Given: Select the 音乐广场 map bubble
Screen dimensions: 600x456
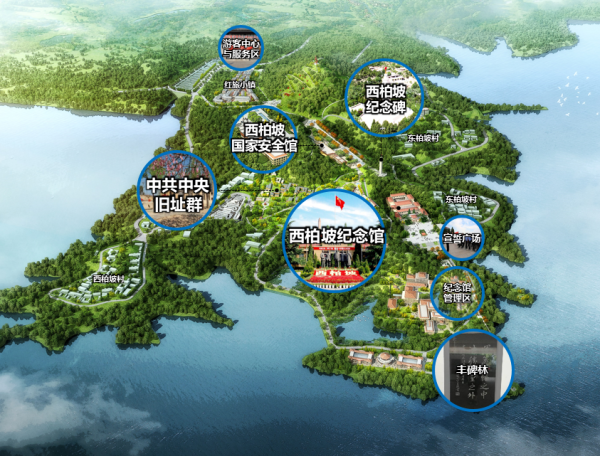Looking at the screenshot, I should 462,238.
